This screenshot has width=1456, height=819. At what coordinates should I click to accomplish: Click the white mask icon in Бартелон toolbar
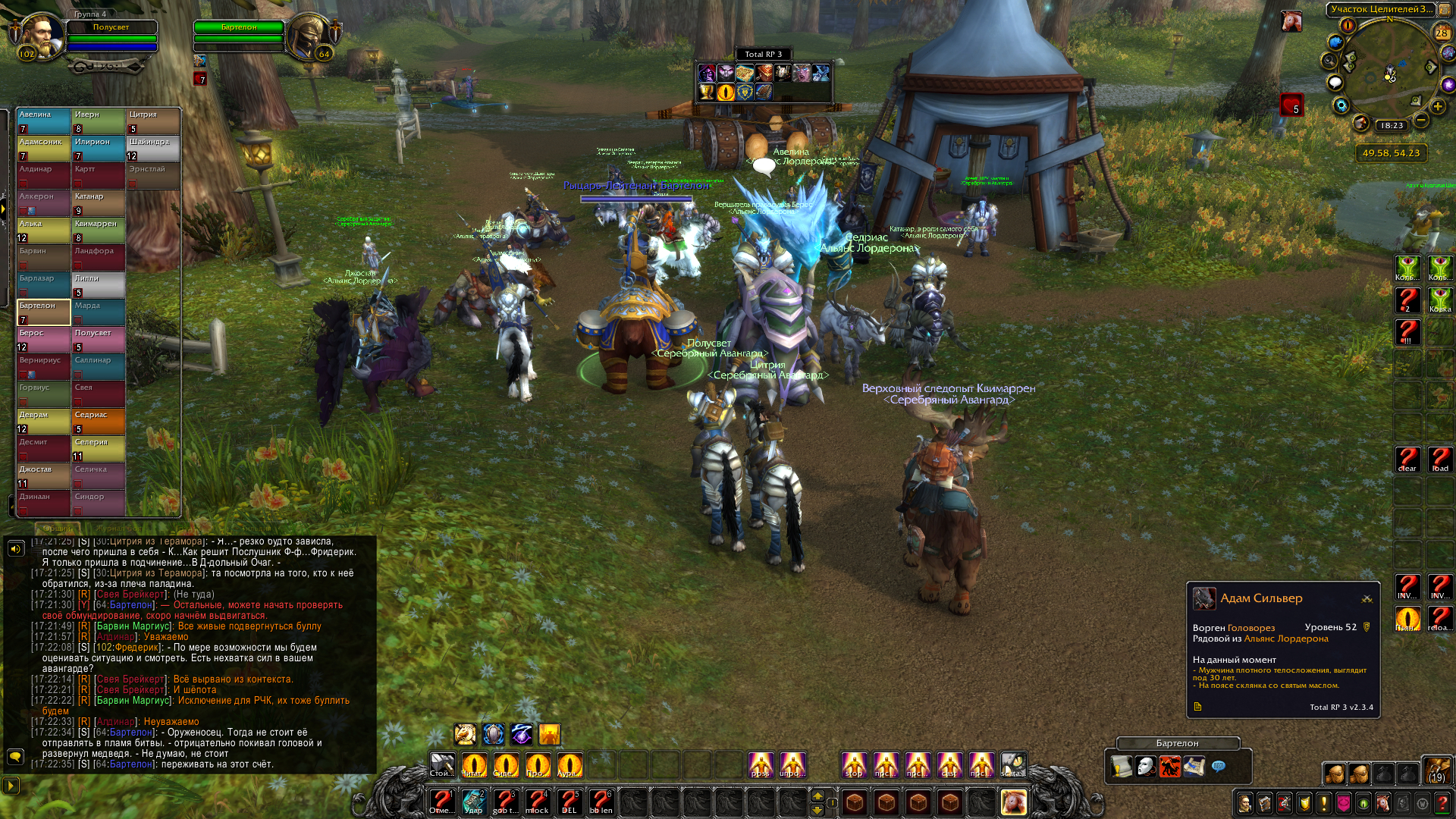[1145, 767]
